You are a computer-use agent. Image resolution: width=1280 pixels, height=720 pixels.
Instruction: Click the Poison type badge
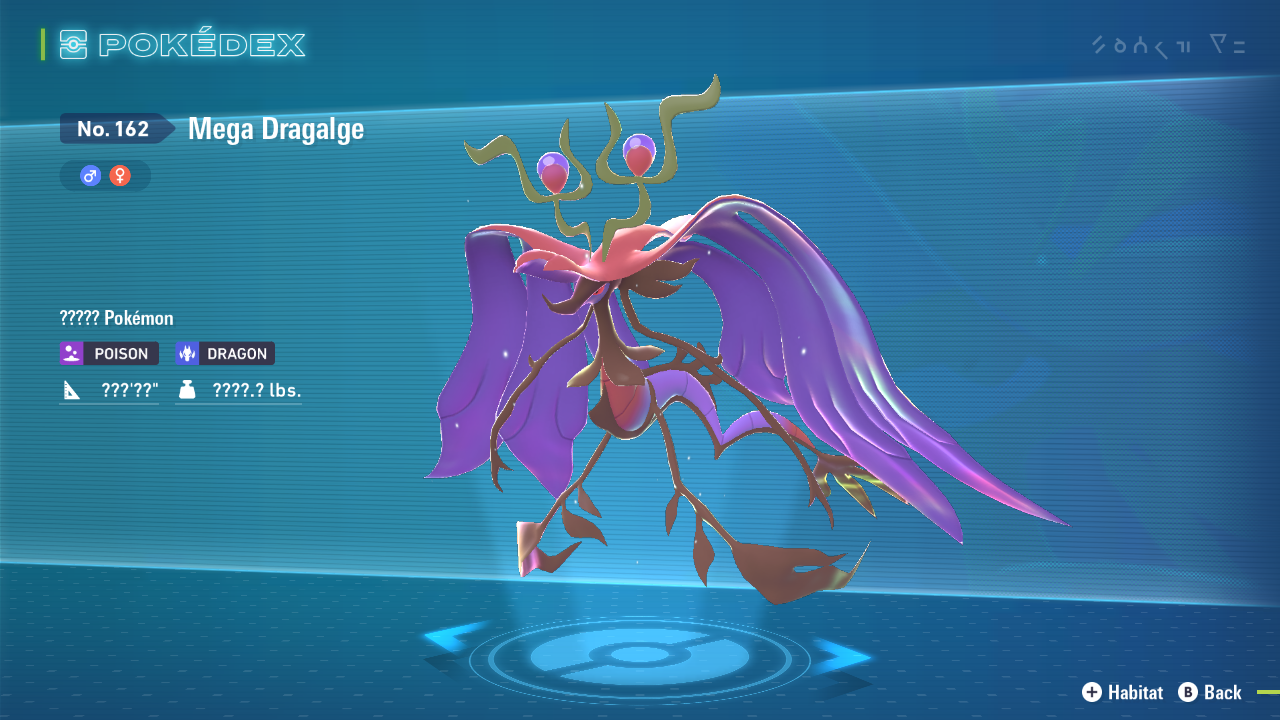109,353
